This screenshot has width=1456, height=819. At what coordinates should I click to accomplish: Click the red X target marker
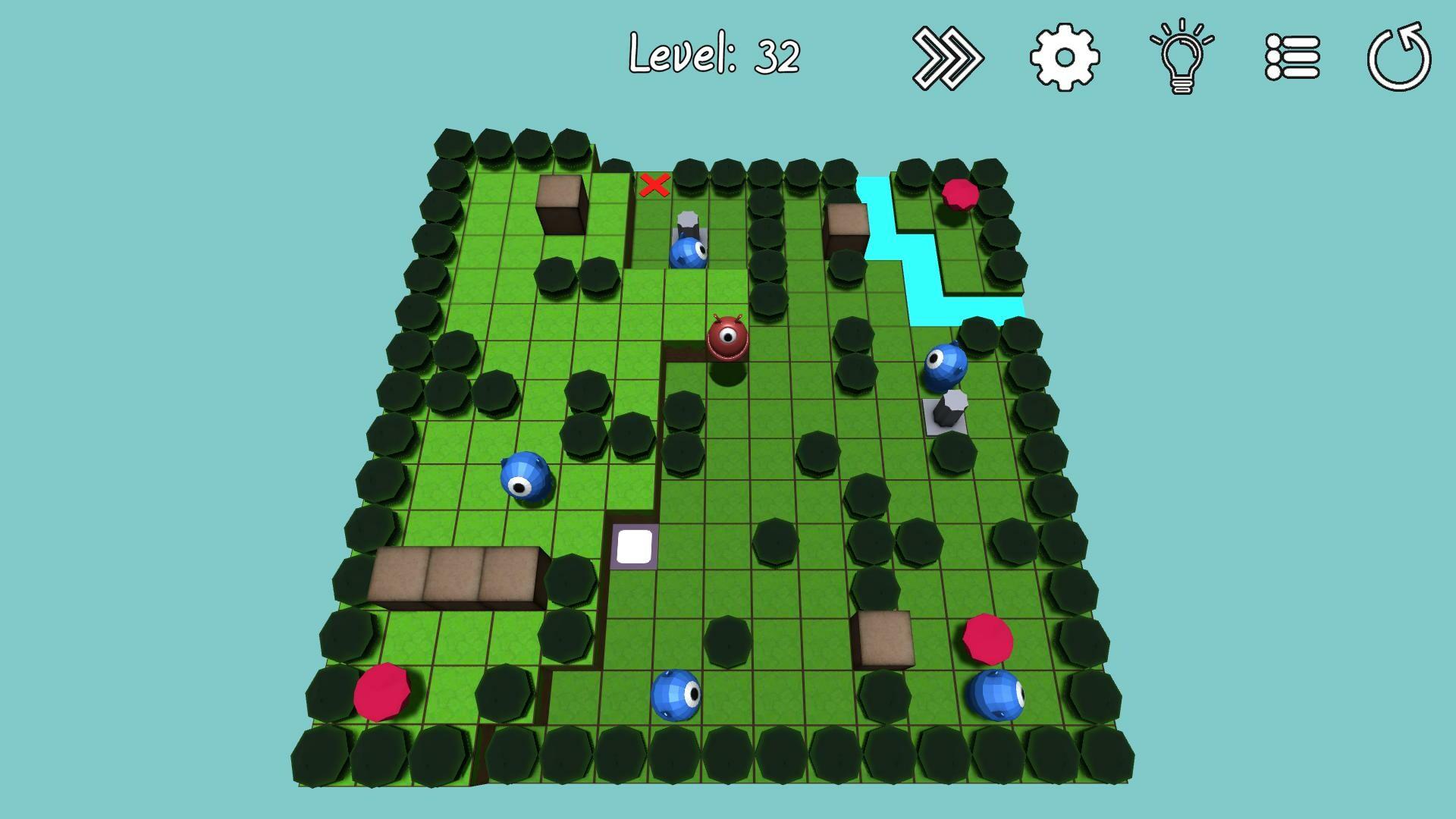tap(654, 184)
